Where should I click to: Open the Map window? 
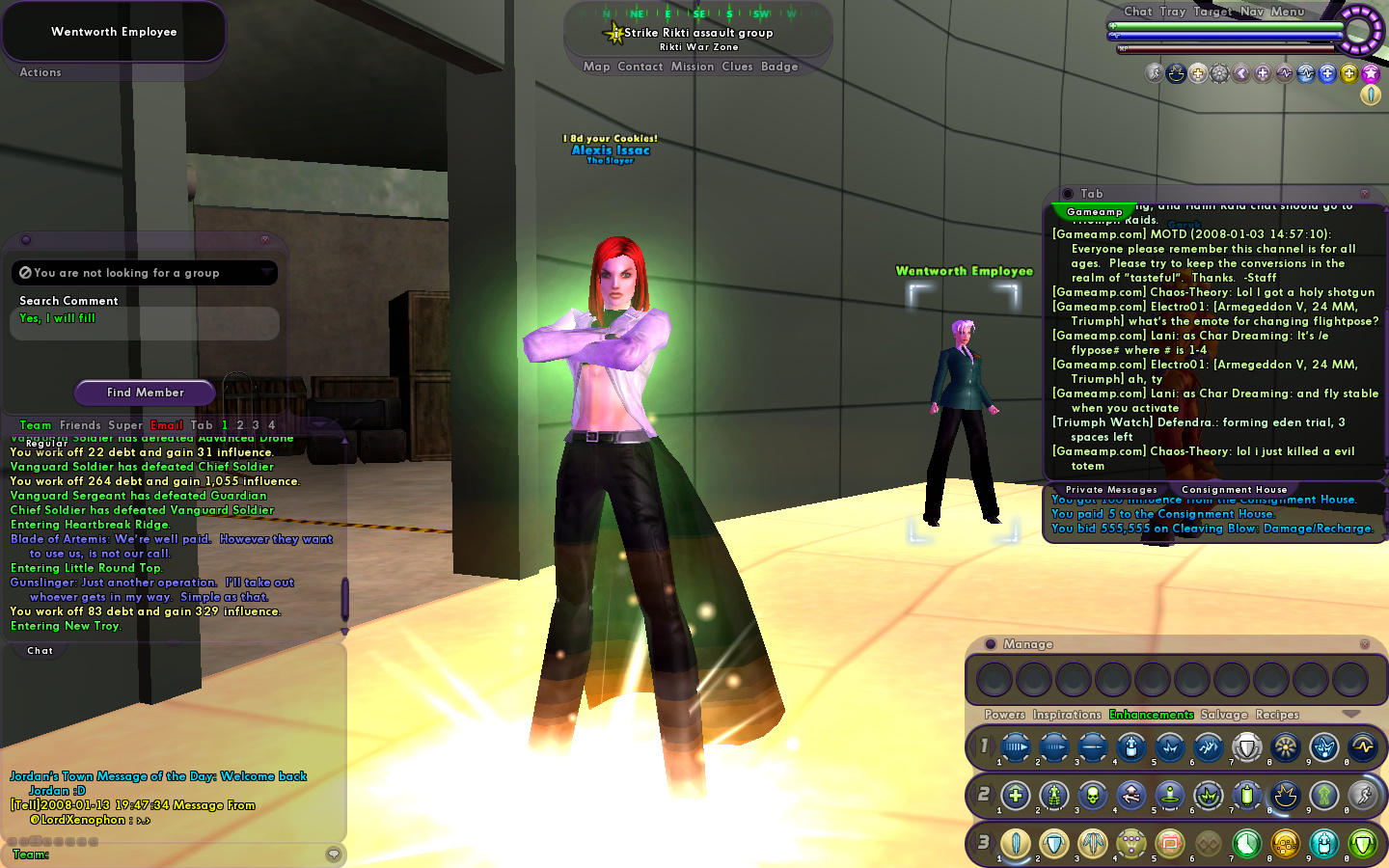click(596, 67)
